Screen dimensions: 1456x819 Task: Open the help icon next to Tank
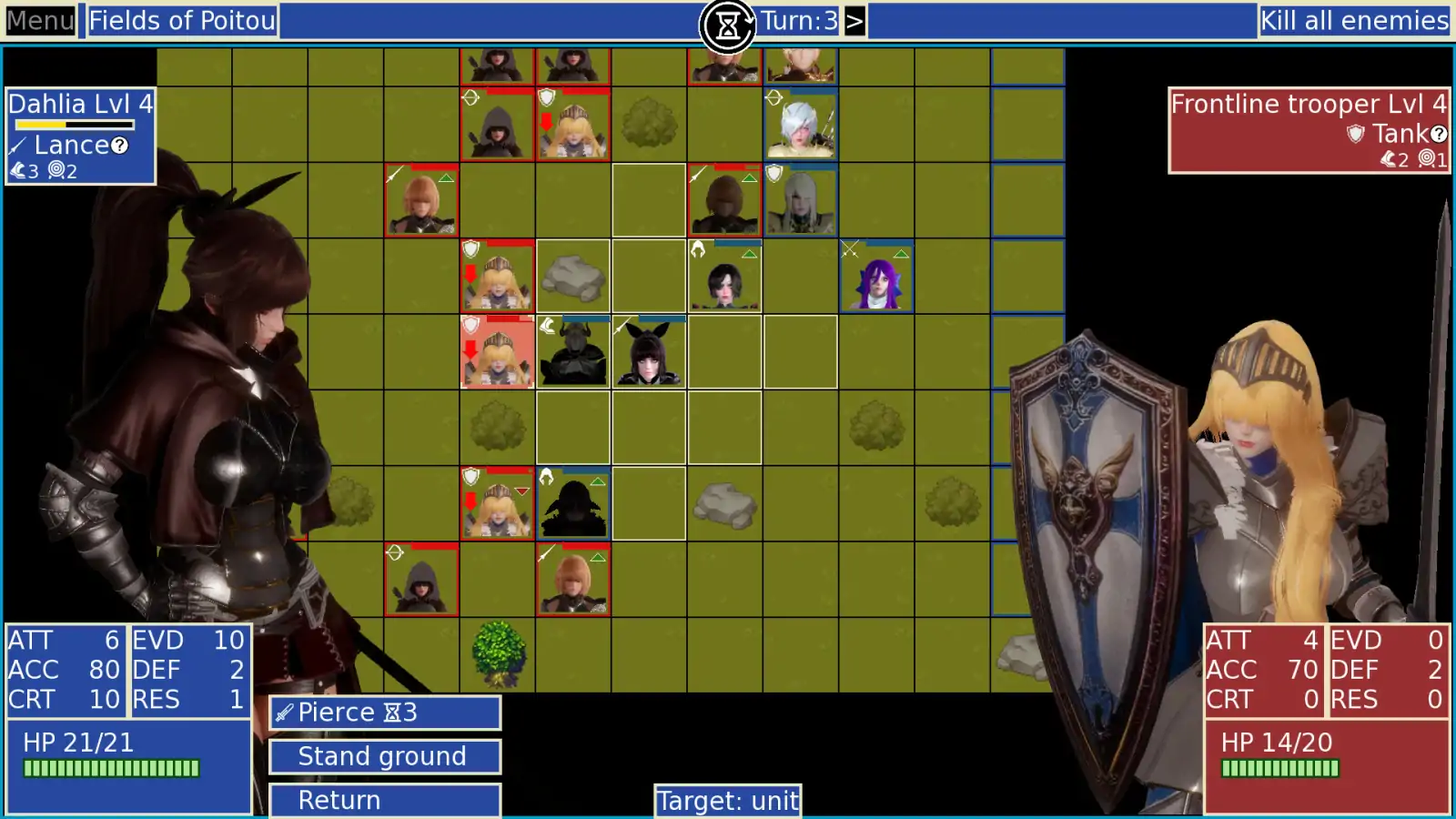[x=1439, y=134]
